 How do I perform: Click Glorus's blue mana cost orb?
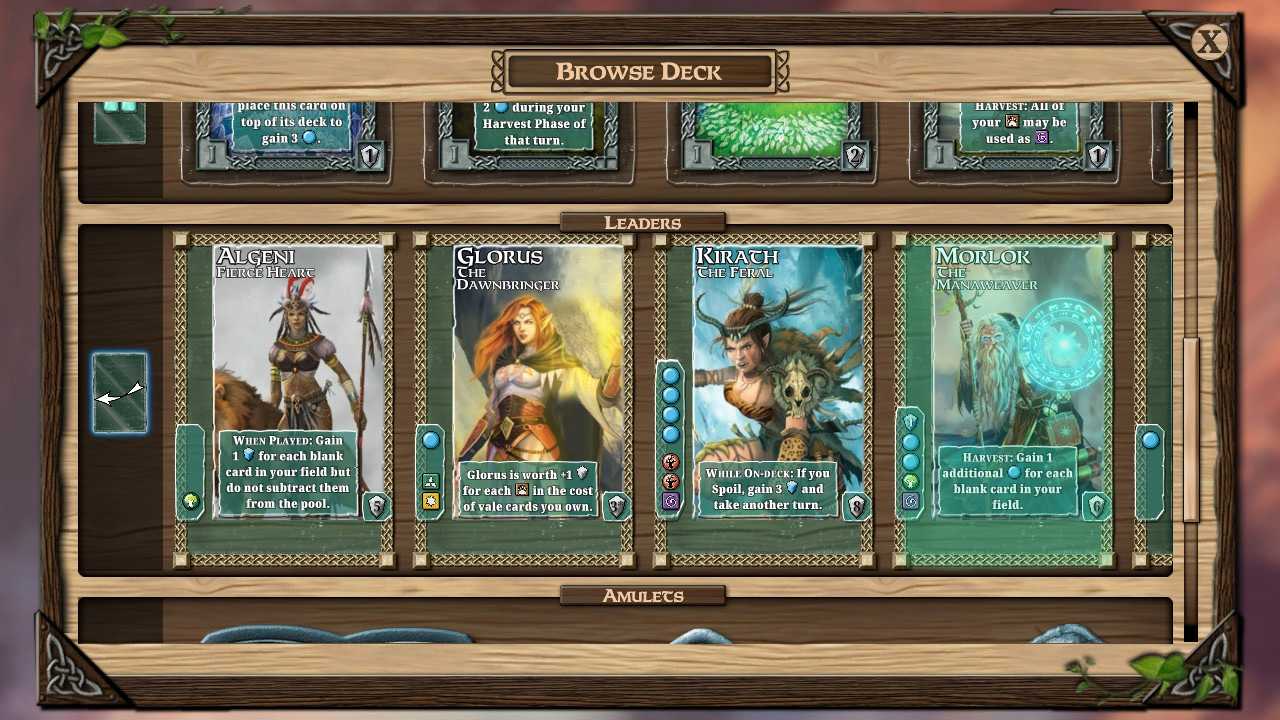tap(430, 438)
